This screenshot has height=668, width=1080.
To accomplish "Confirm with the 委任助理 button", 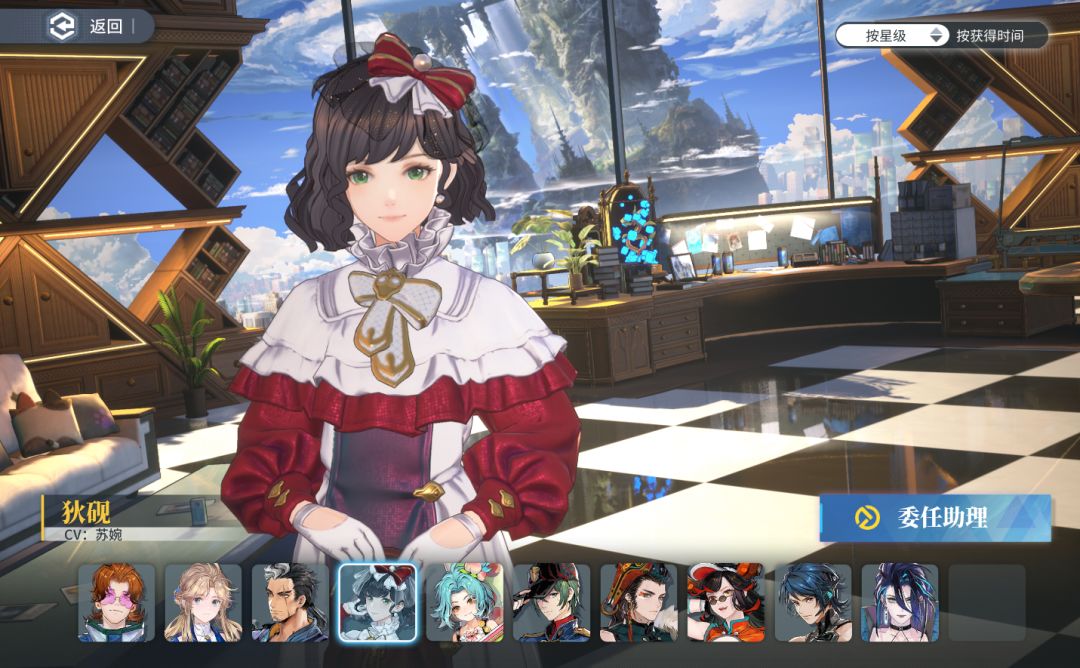I will coord(935,518).
